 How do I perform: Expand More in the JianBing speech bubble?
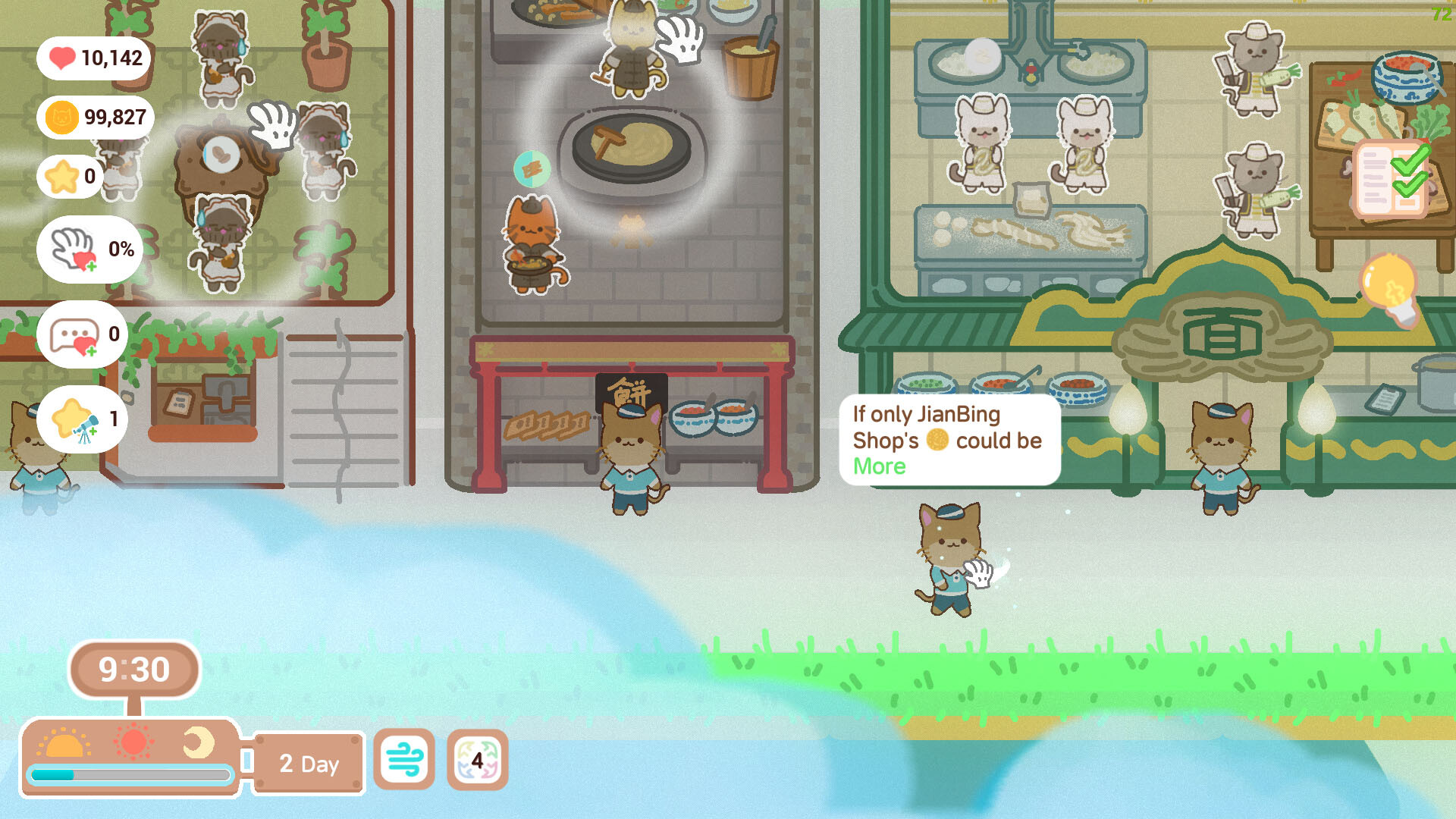(x=880, y=466)
